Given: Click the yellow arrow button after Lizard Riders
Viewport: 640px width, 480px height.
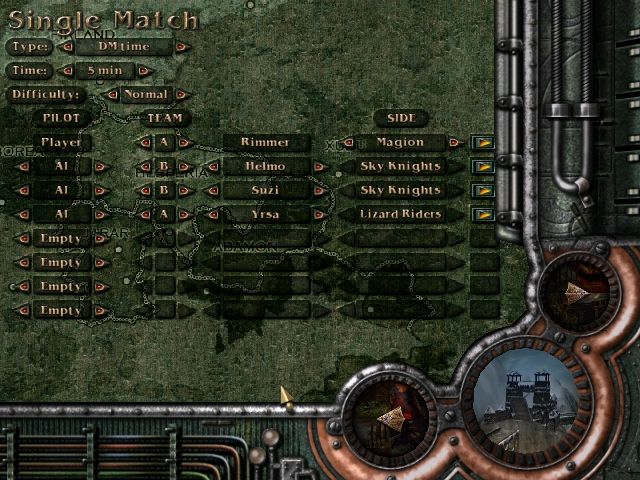Looking at the screenshot, I should click(484, 214).
